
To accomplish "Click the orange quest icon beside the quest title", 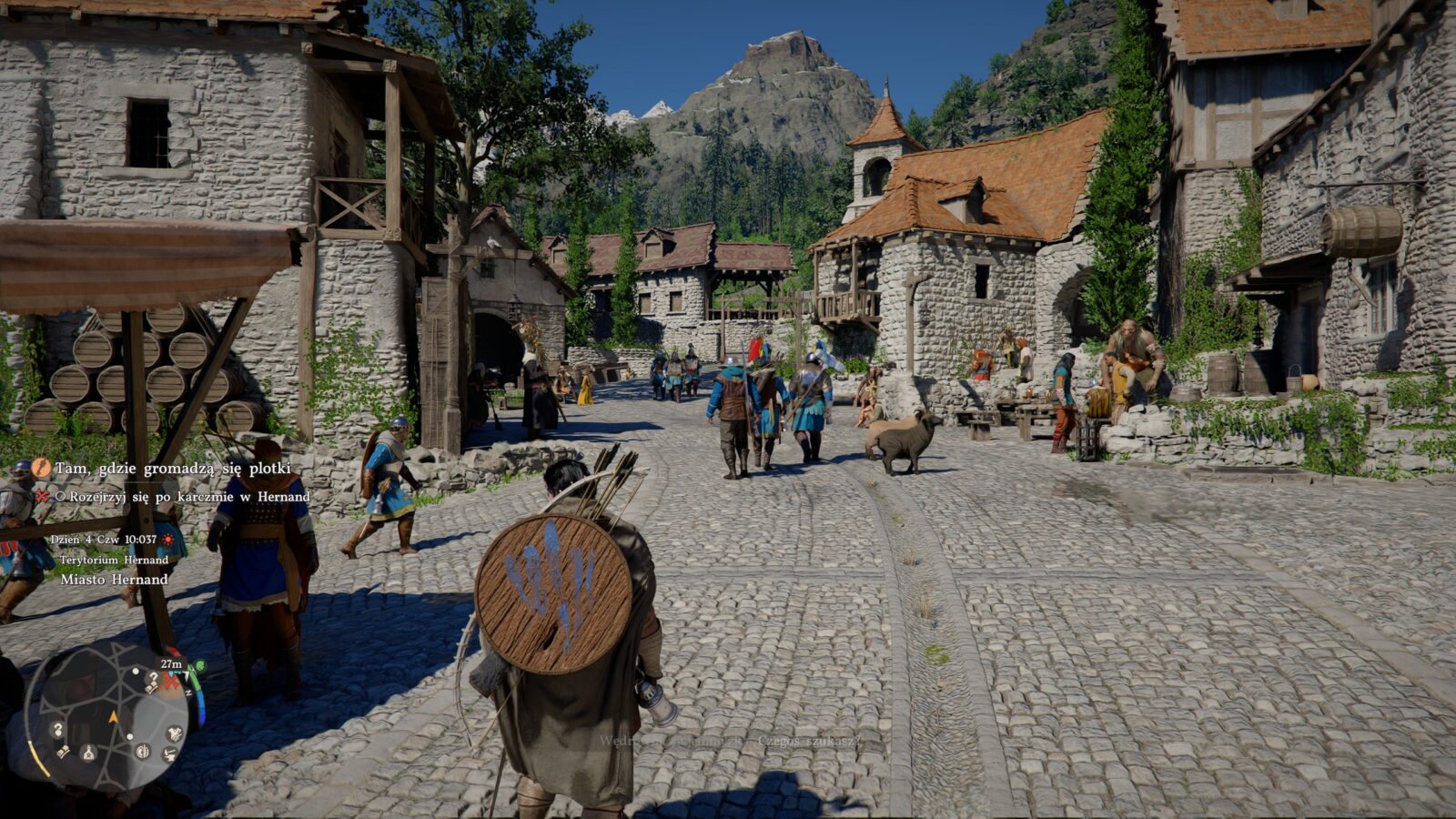I will coord(41,468).
